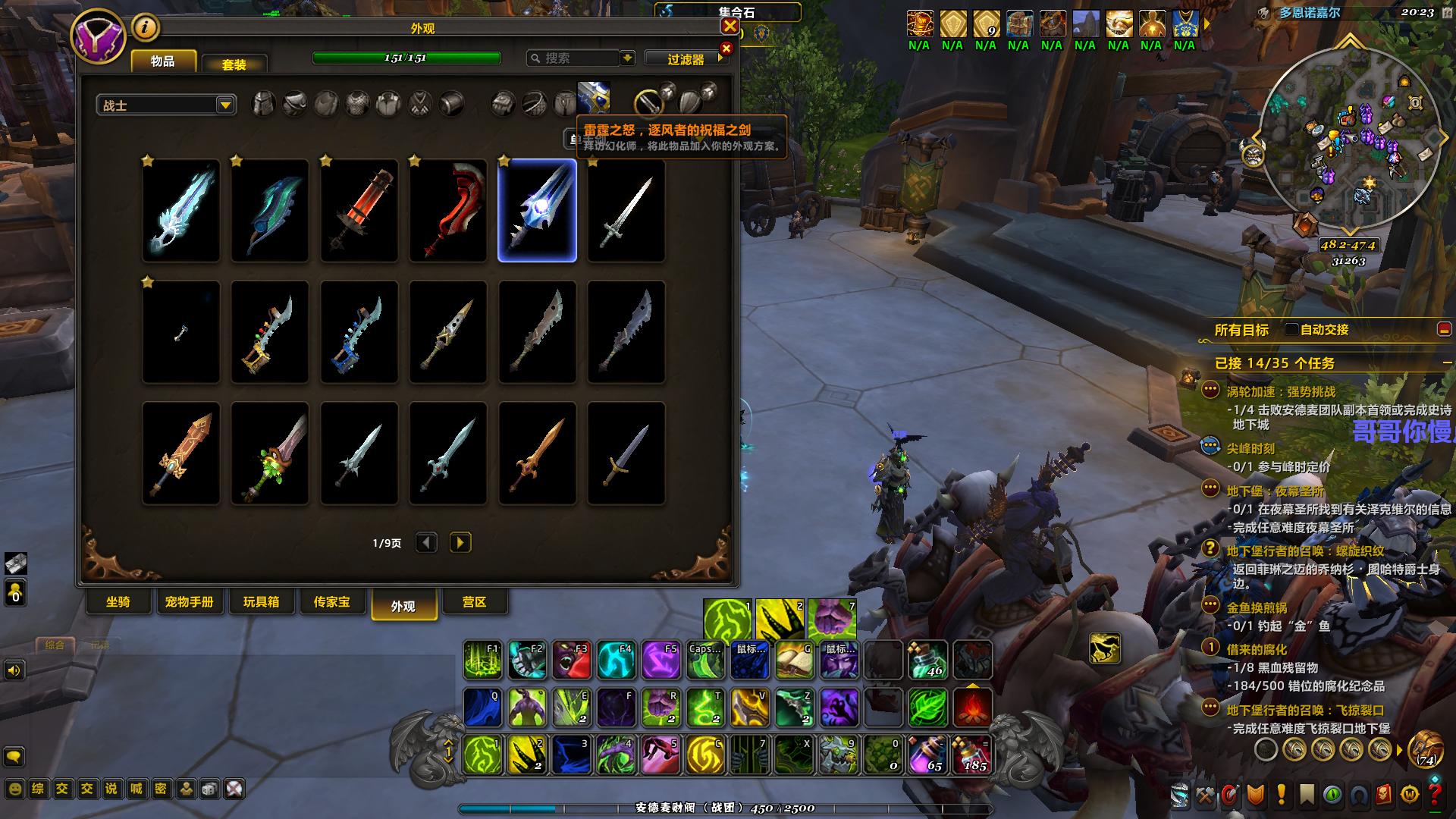Choose the red curved axe-blade appearance
This screenshot has width=1456, height=819.
point(448,211)
